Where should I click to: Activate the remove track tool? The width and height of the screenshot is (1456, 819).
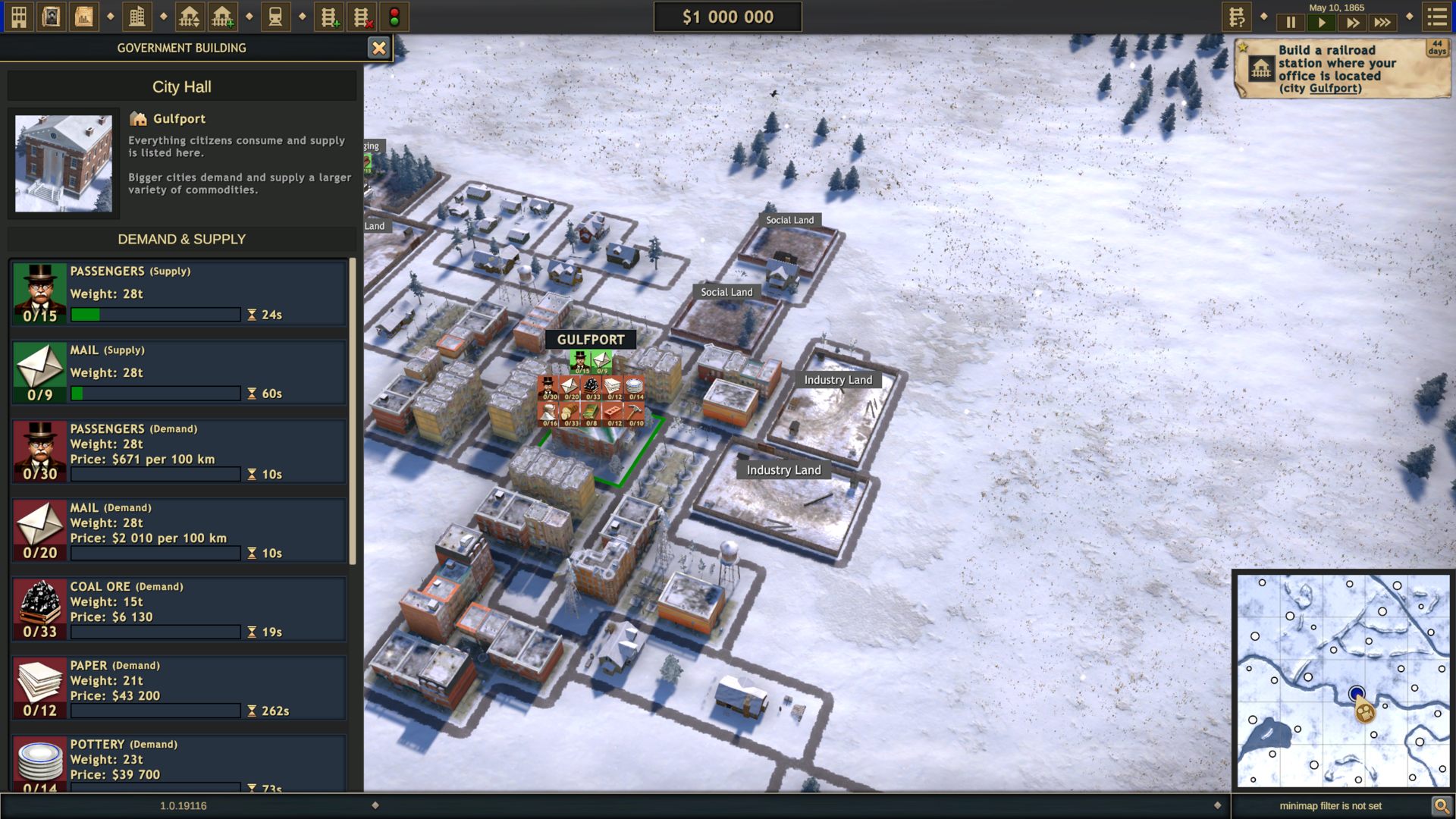(362, 17)
